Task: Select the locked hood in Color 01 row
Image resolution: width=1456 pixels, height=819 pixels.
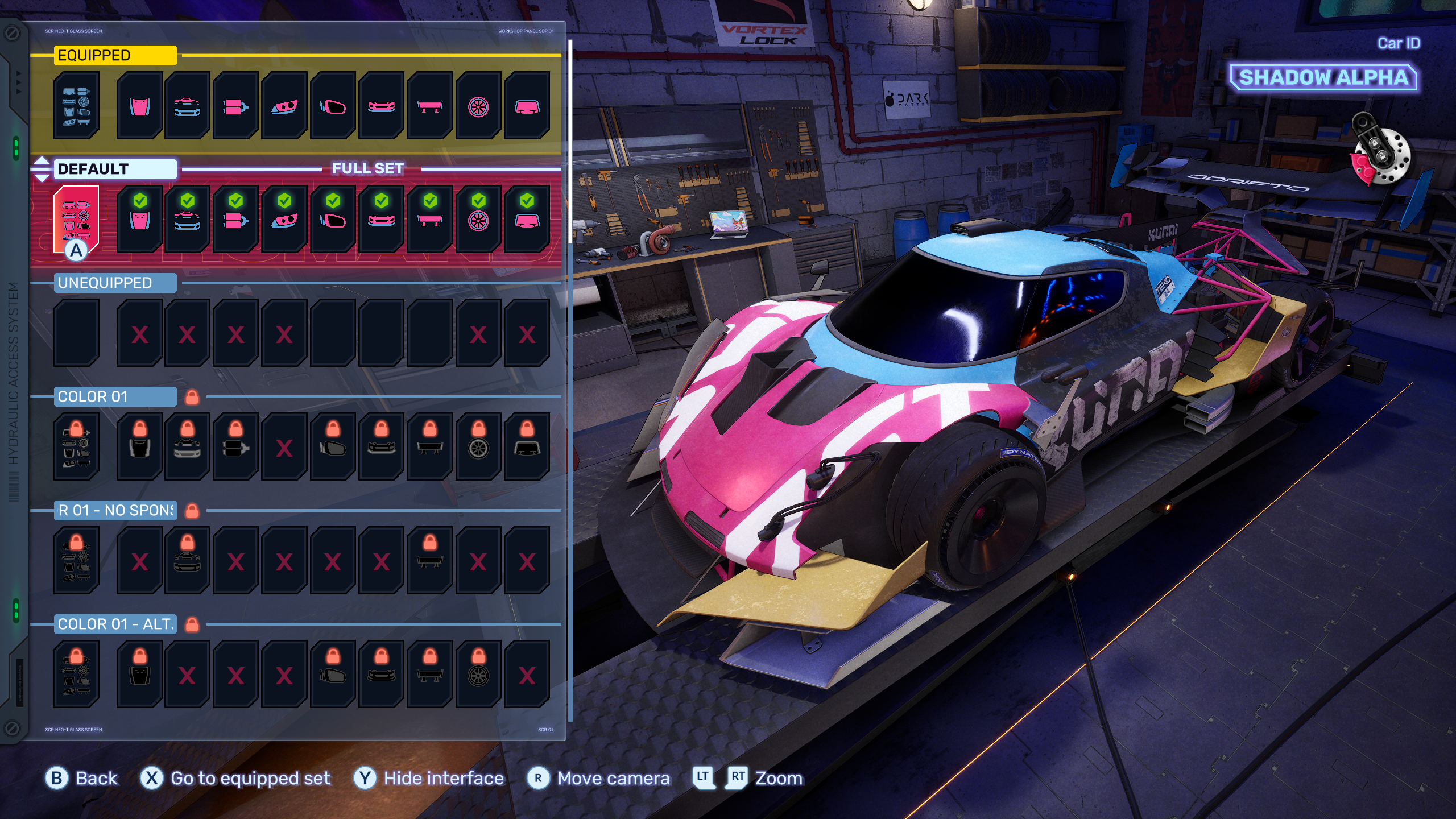Action: (x=140, y=446)
